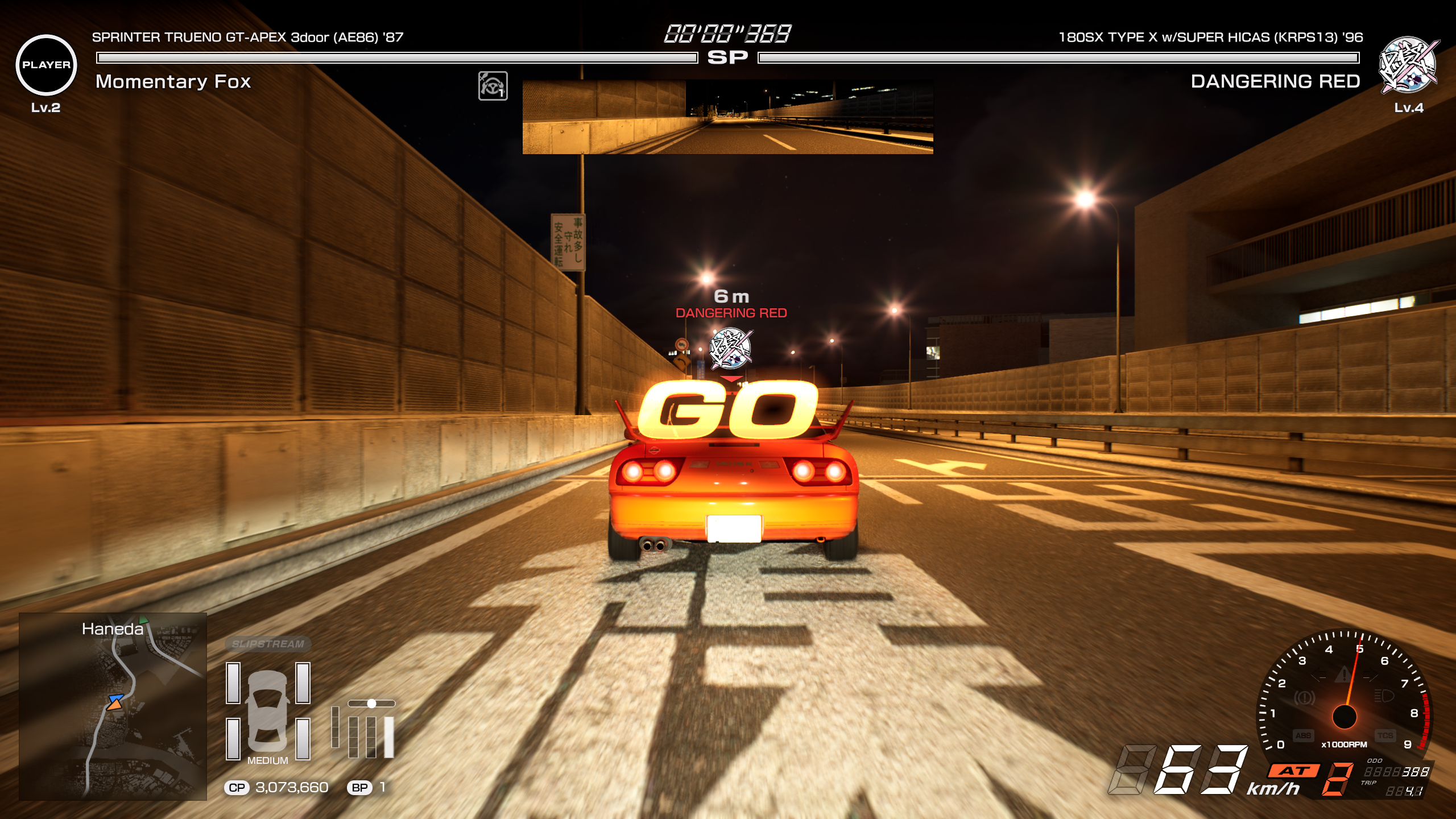Click the ABS indicator on the tachometer
Image resolution: width=1456 pixels, height=819 pixels.
point(1304,736)
